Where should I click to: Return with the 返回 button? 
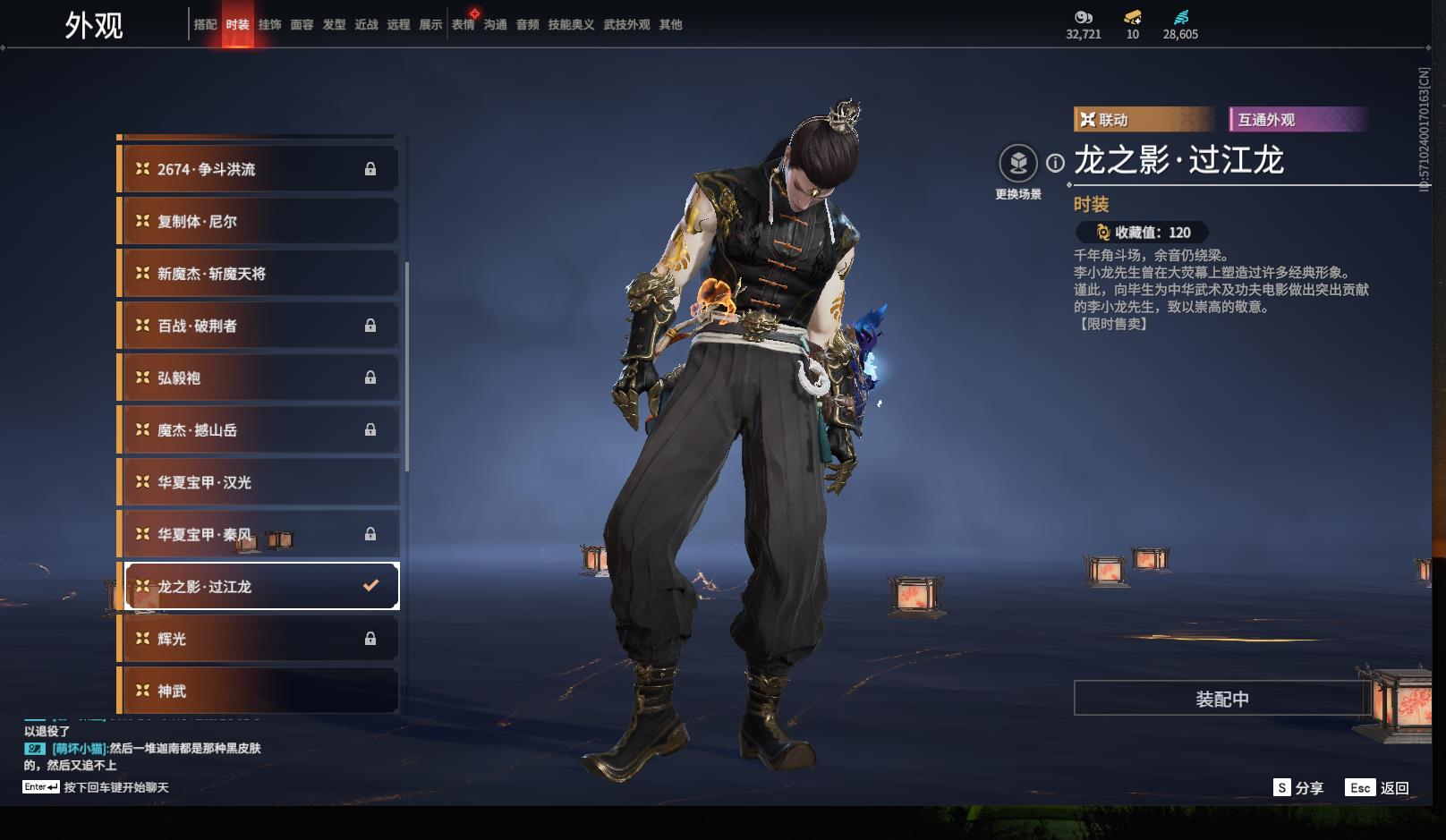tap(1378, 788)
